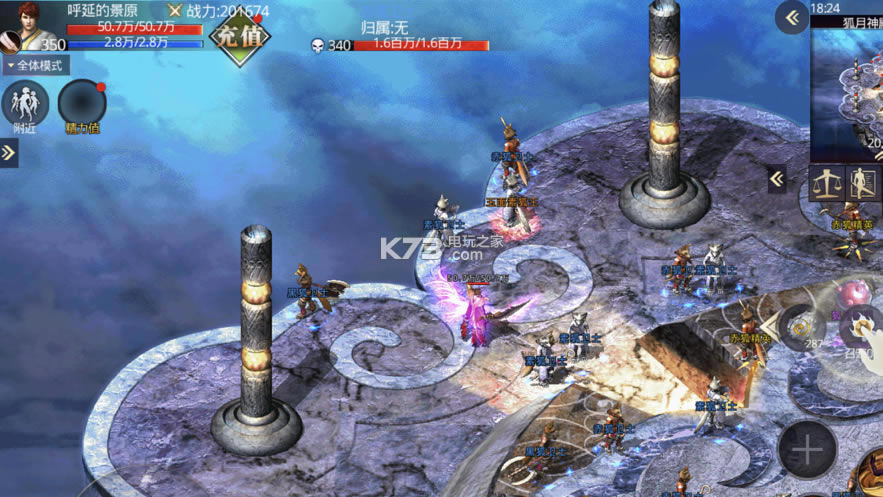Open the 狐月神殿 minimap
The width and height of the screenshot is (883, 497).
click(x=848, y=80)
